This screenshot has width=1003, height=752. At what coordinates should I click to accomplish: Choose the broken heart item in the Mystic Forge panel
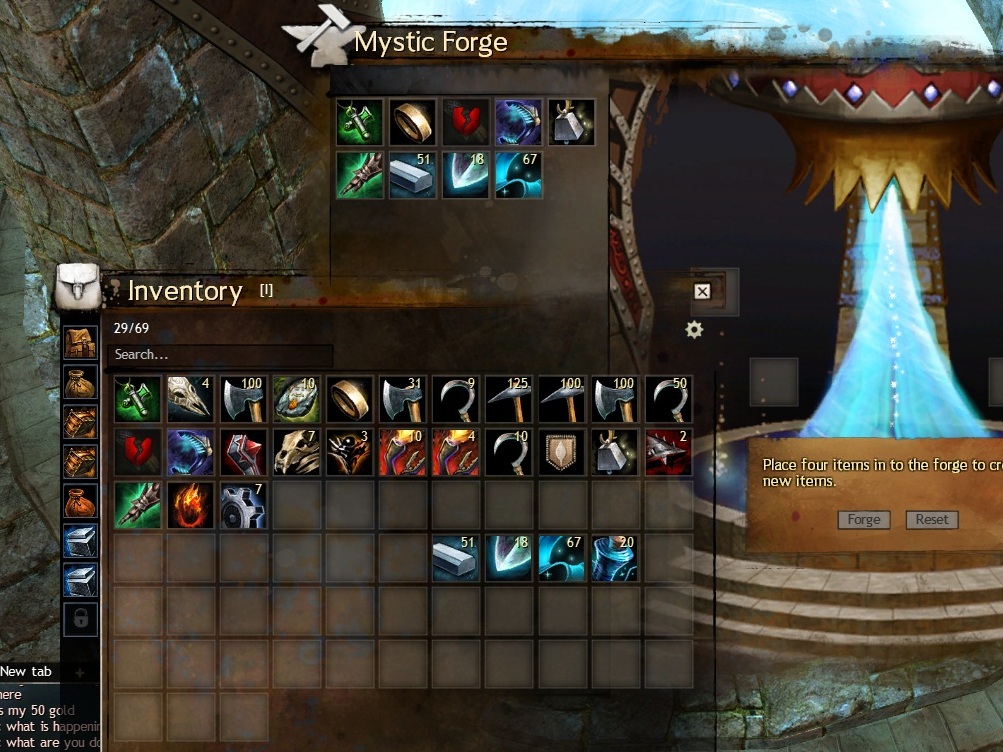(x=465, y=122)
